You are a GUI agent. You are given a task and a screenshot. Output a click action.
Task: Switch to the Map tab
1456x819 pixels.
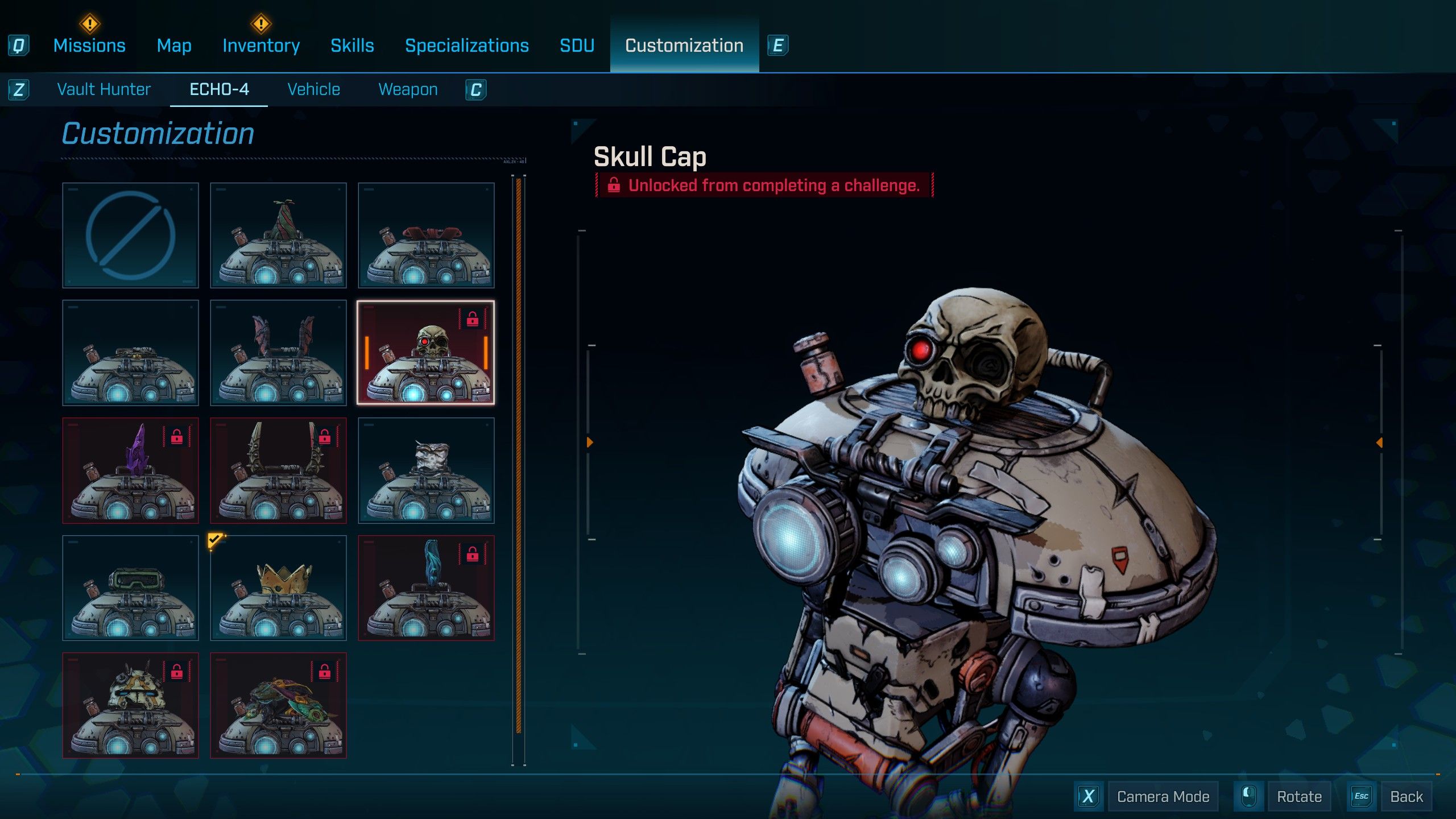pos(174,45)
